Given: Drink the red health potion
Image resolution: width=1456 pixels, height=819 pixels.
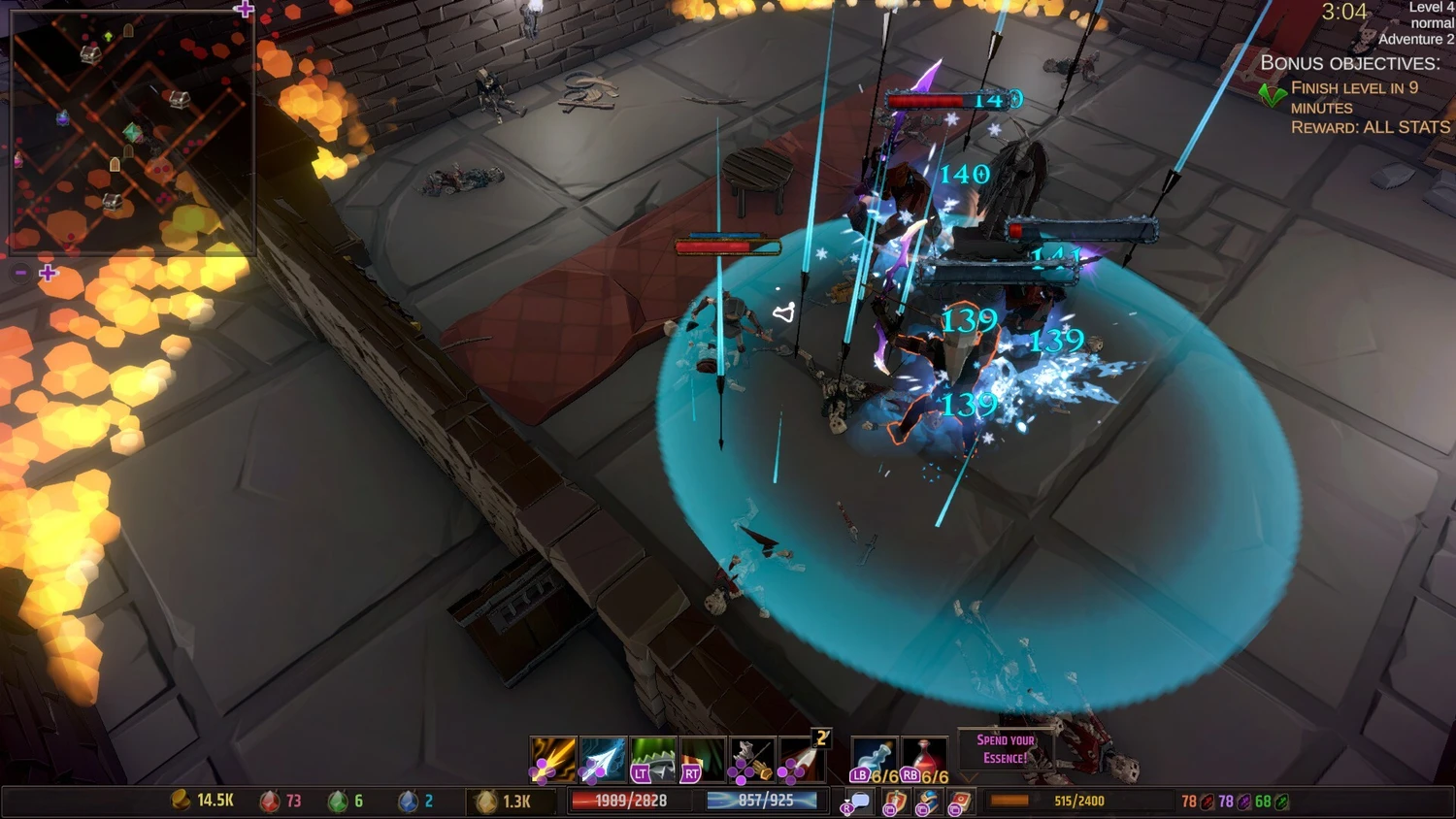Looking at the screenshot, I should [923, 759].
